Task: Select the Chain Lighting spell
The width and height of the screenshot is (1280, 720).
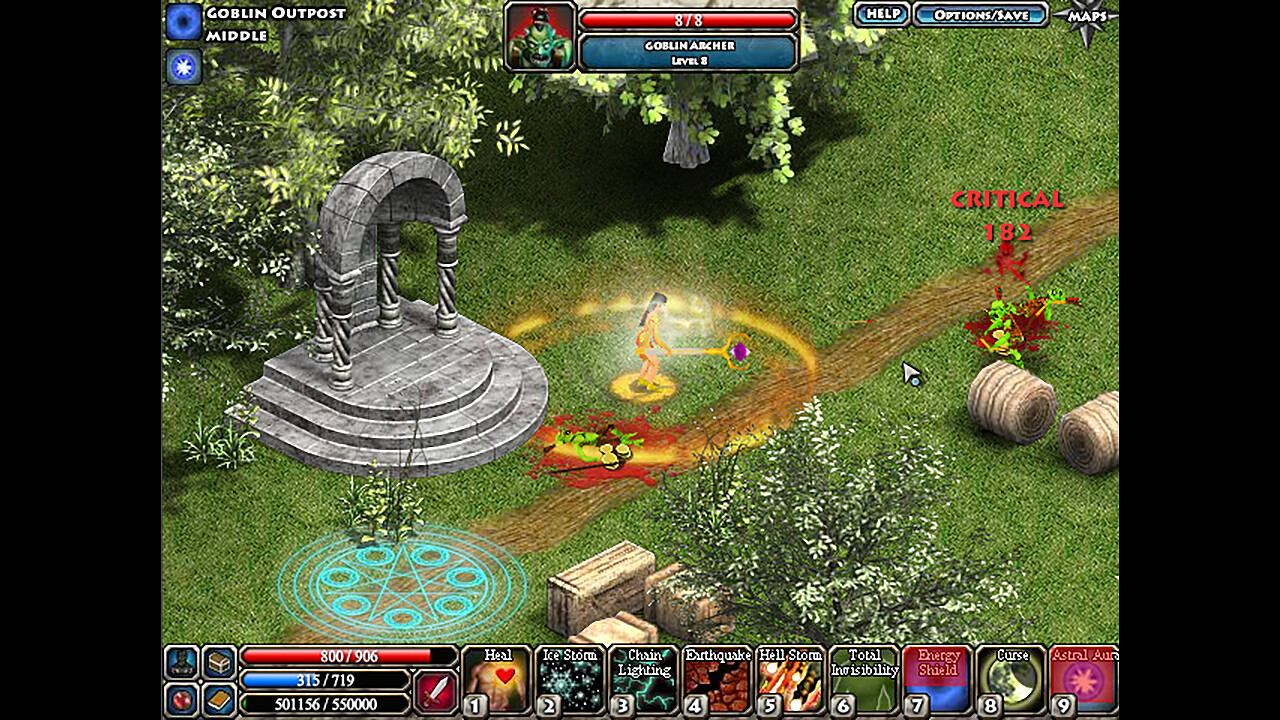Action: click(x=644, y=680)
